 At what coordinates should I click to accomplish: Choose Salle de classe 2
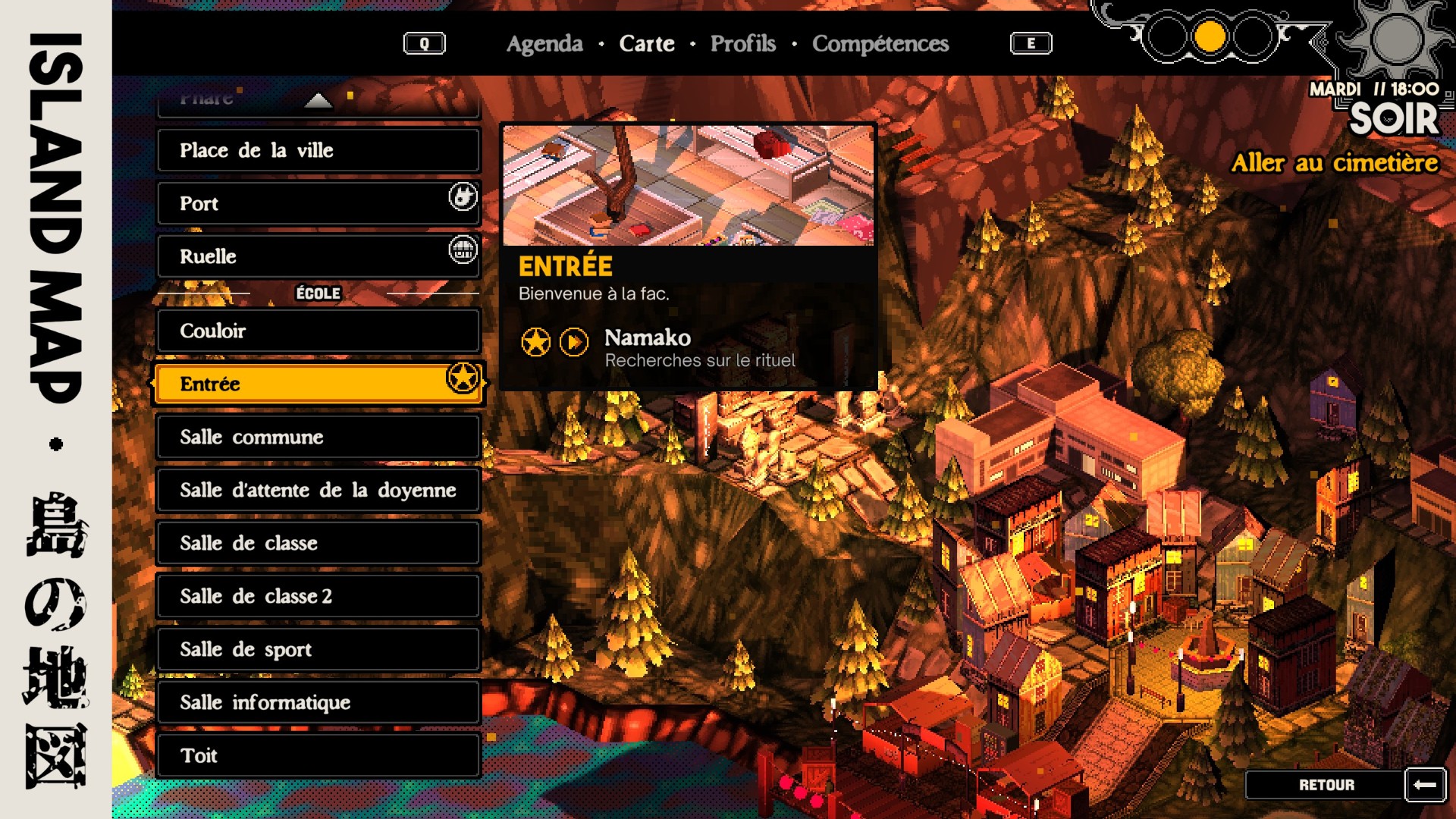click(x=318, y=596)
